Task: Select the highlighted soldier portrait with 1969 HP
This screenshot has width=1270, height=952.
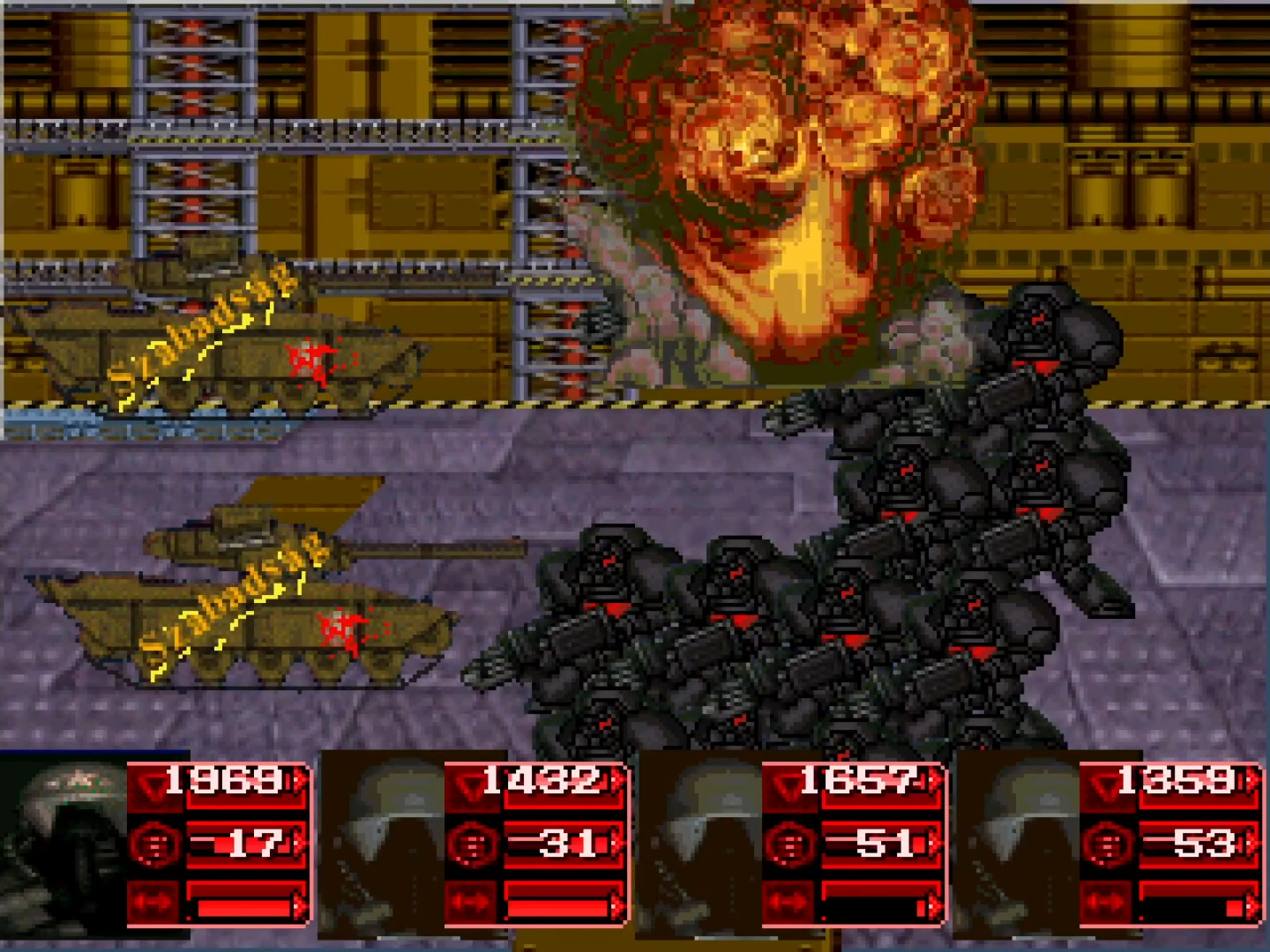Action: pos(63,842)
